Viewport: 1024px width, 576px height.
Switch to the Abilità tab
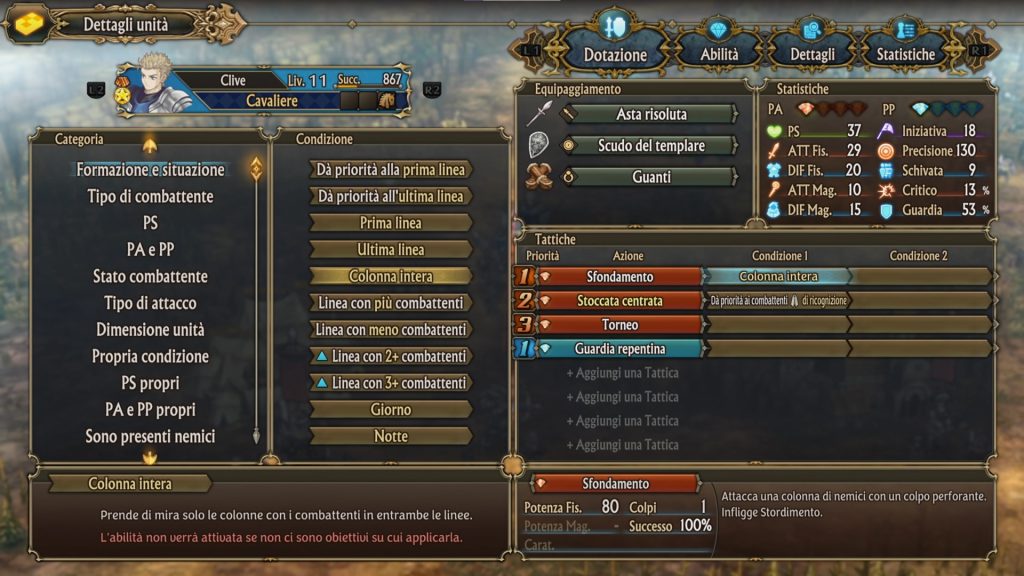(719, 54)
